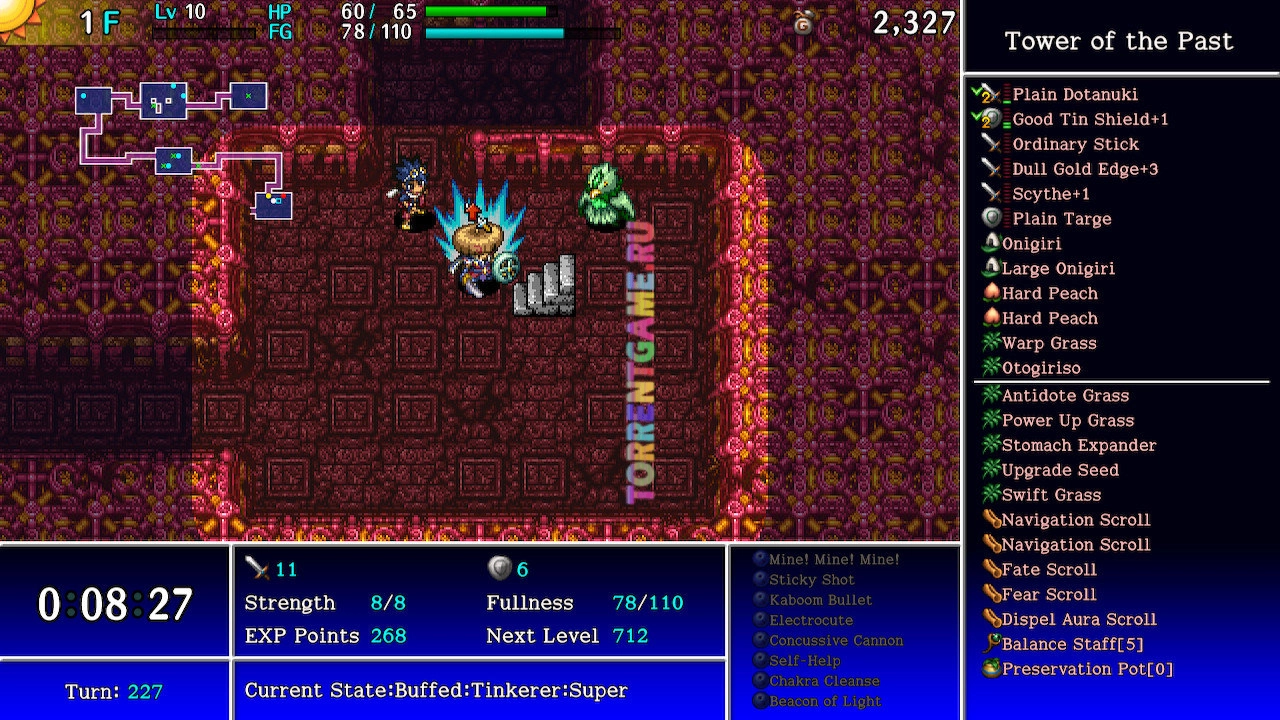Image resolution: width=1280 pixels, height=720 pixels.
Task: Pick the Balance Staff[5] item
Action: coord(1072,645)
